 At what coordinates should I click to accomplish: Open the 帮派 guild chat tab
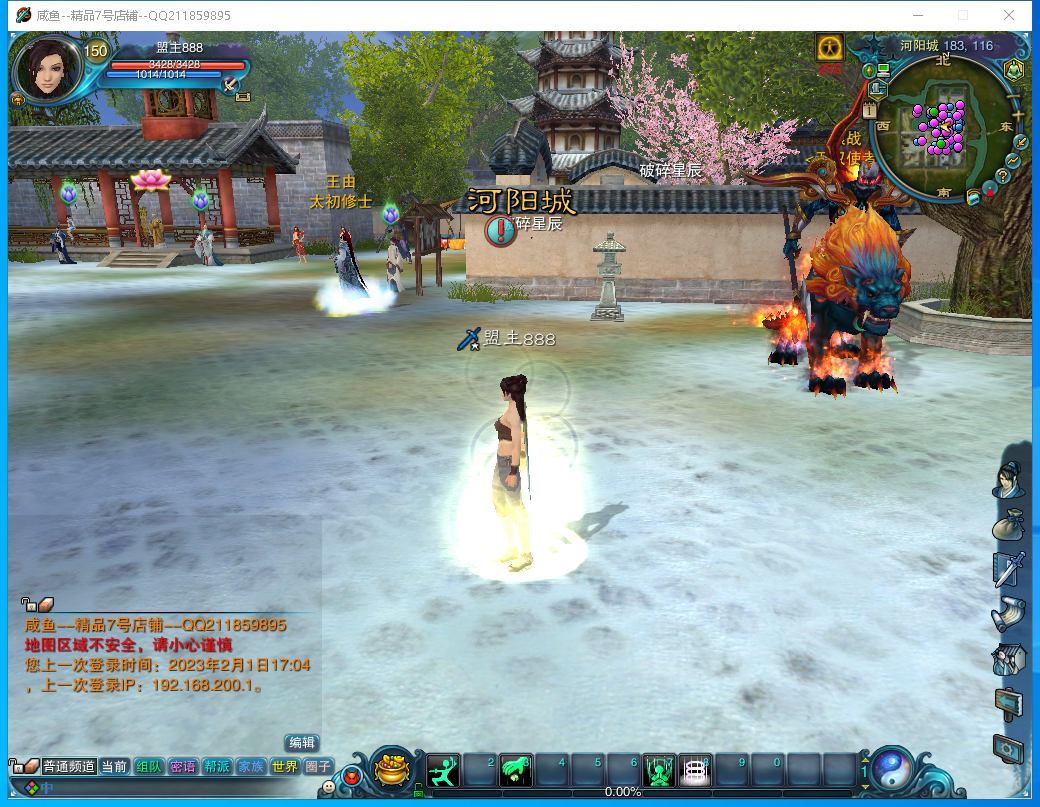pyautogui.click(x=216, y=766)
